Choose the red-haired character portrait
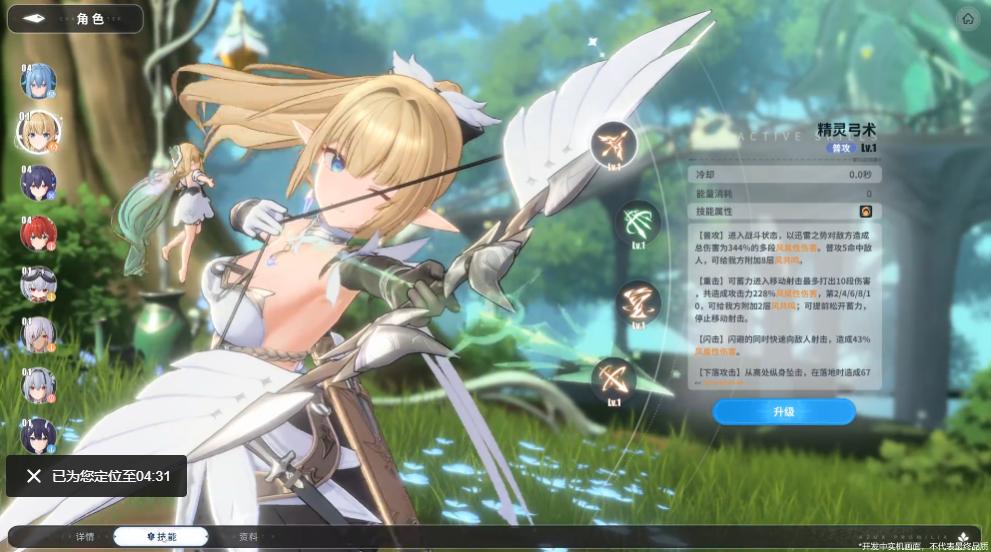991x552 pixels. pyautogui.click(x=38, y=234)
